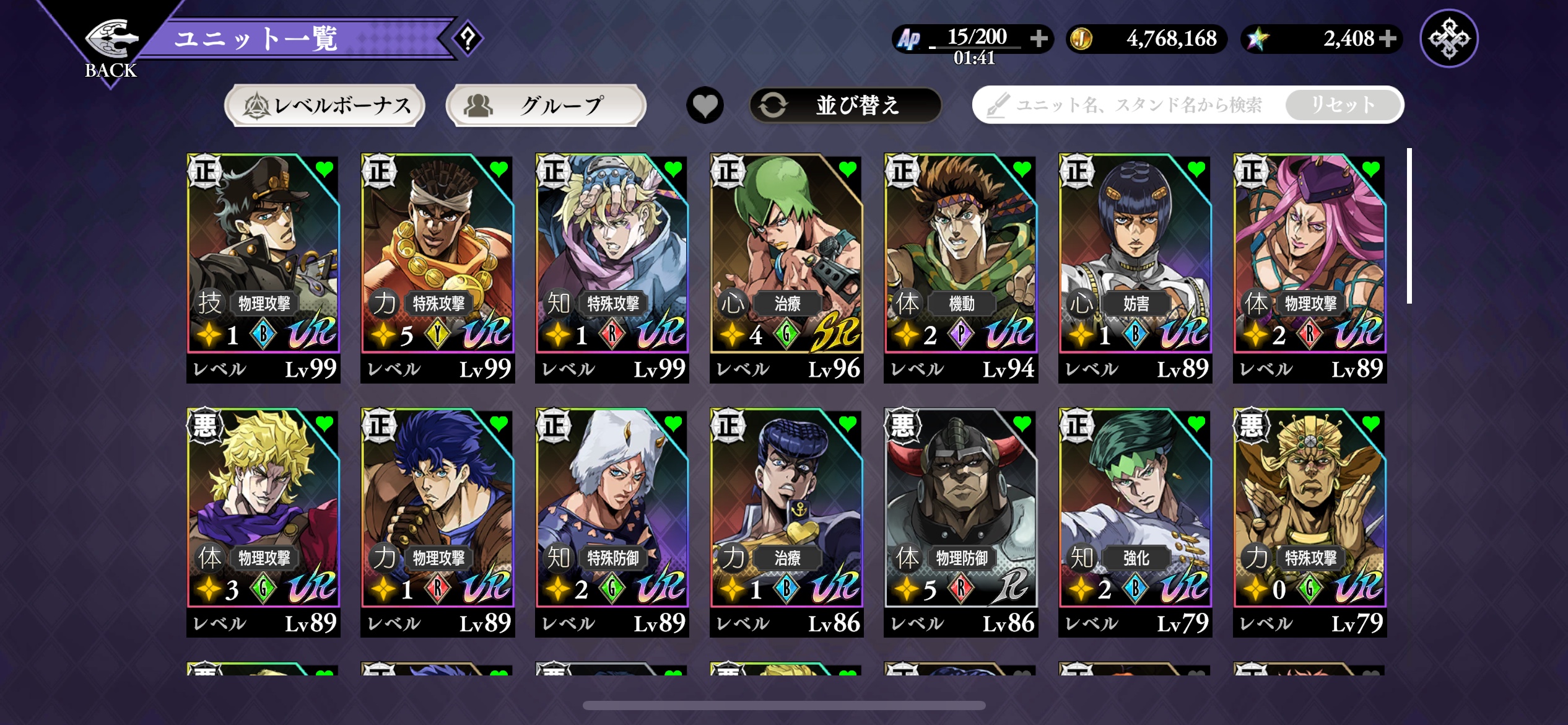Add AP with the plus button
Viewport: 1568px width, 725px height.
point(1039,38)
